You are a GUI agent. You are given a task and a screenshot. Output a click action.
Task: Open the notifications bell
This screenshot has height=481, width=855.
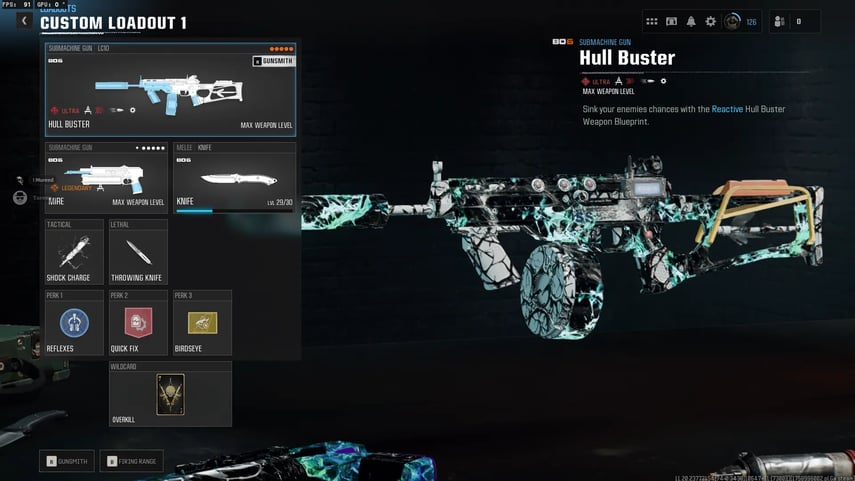(x=691, y=21)
